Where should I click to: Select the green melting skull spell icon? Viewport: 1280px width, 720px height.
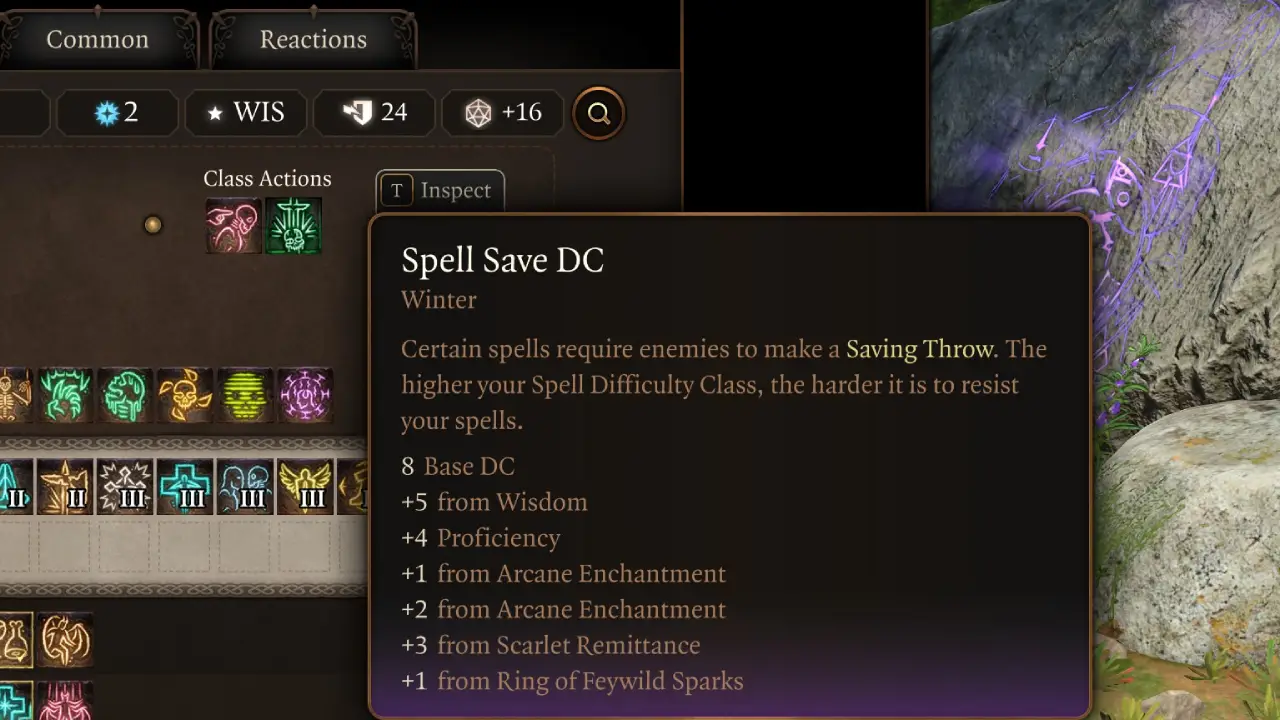[123, 395]
